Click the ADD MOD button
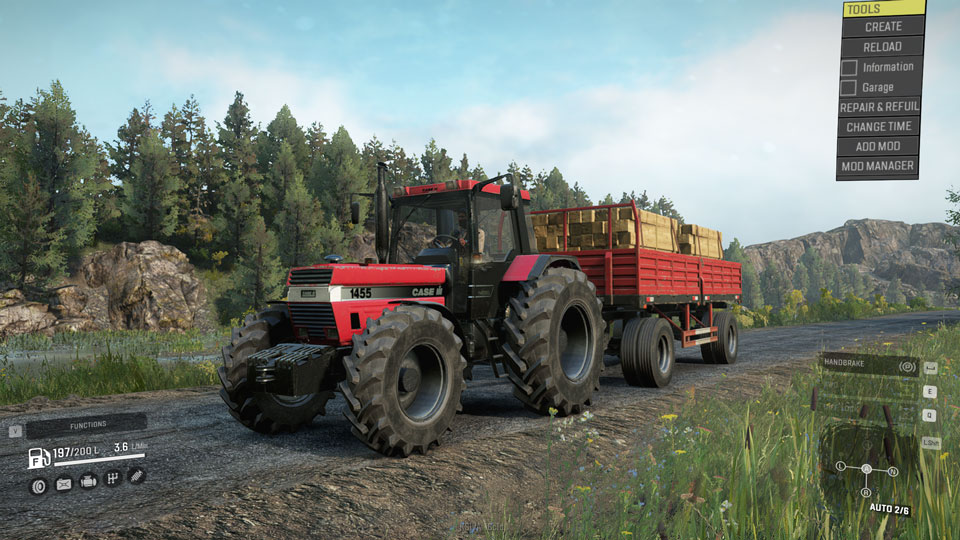This screenshot has width=960, height=540. click(x=879, y=147)
